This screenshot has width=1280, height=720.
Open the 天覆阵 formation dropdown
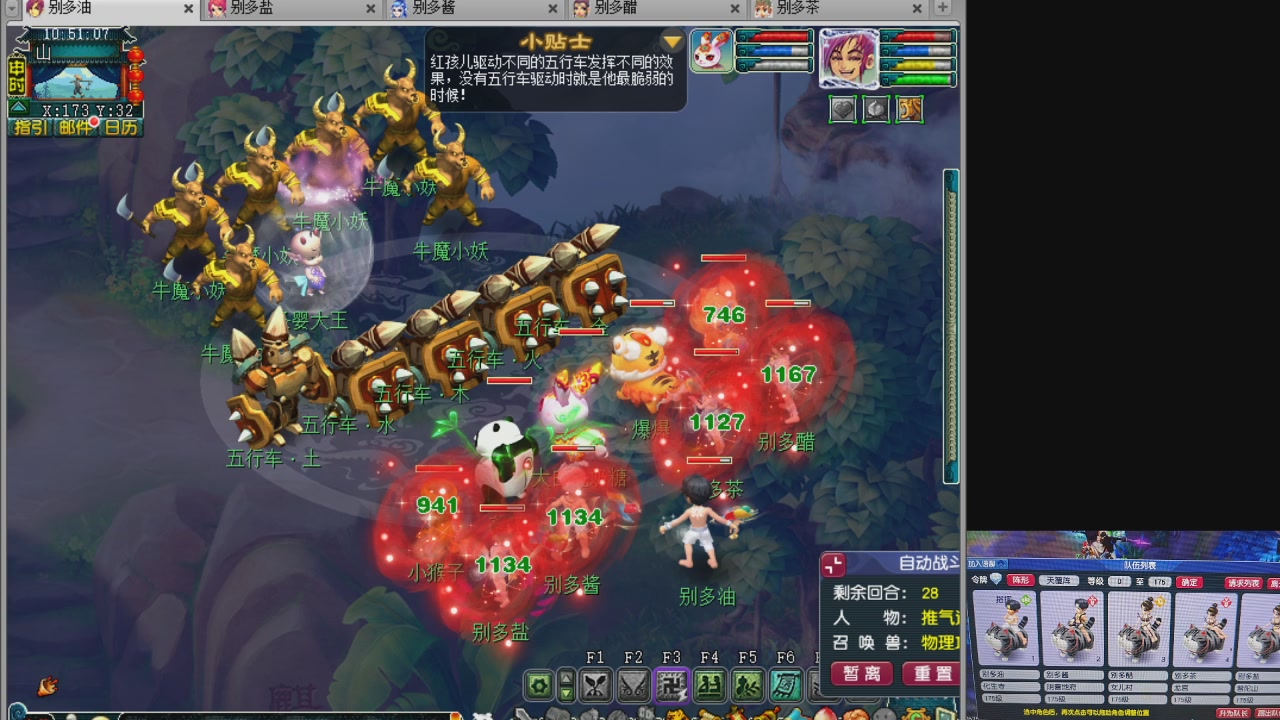[x=1059, y=580]
